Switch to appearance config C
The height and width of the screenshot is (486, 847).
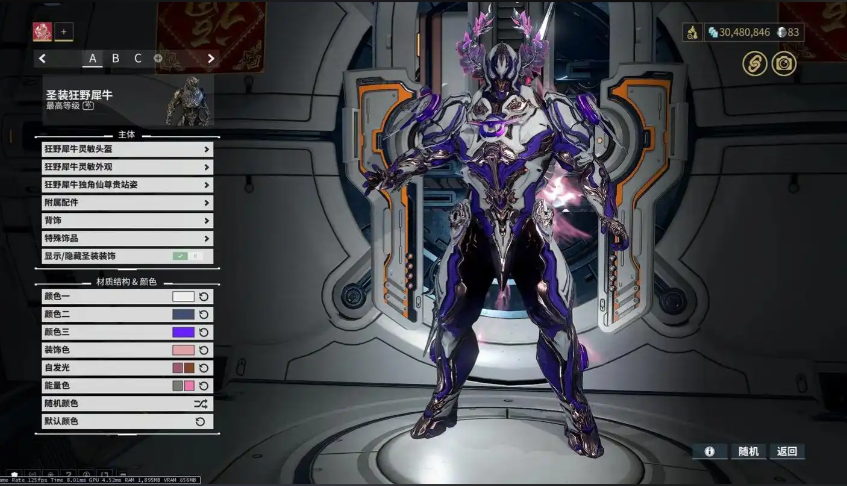point(138,58)
